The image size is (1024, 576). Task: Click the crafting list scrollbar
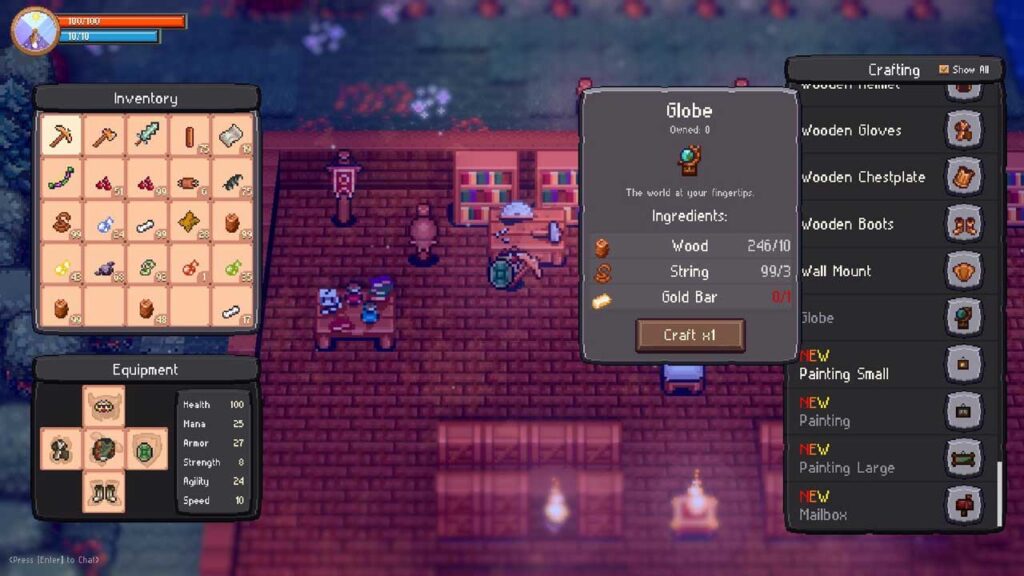[998, 492]
